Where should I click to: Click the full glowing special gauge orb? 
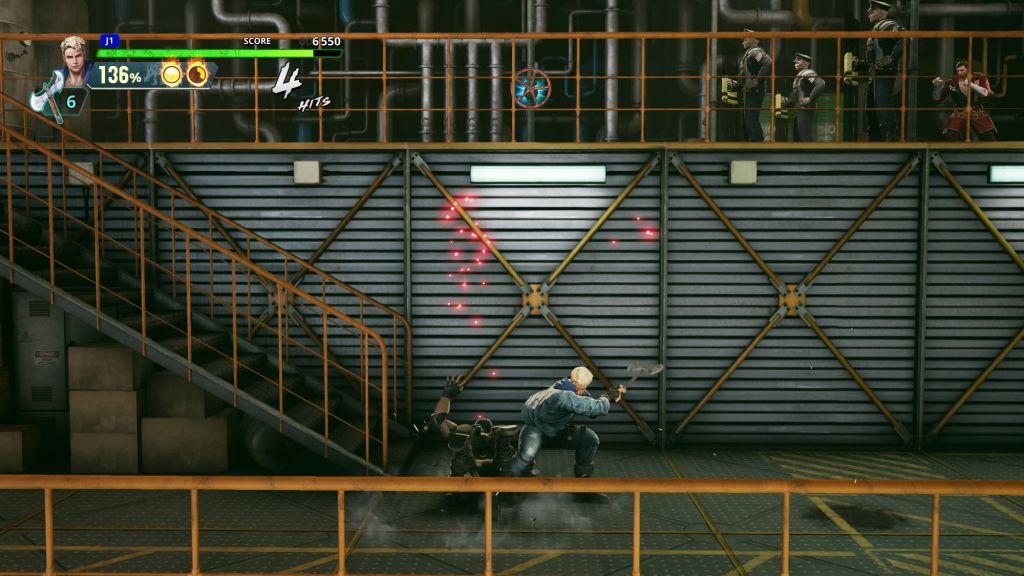[x=172, y=75]
